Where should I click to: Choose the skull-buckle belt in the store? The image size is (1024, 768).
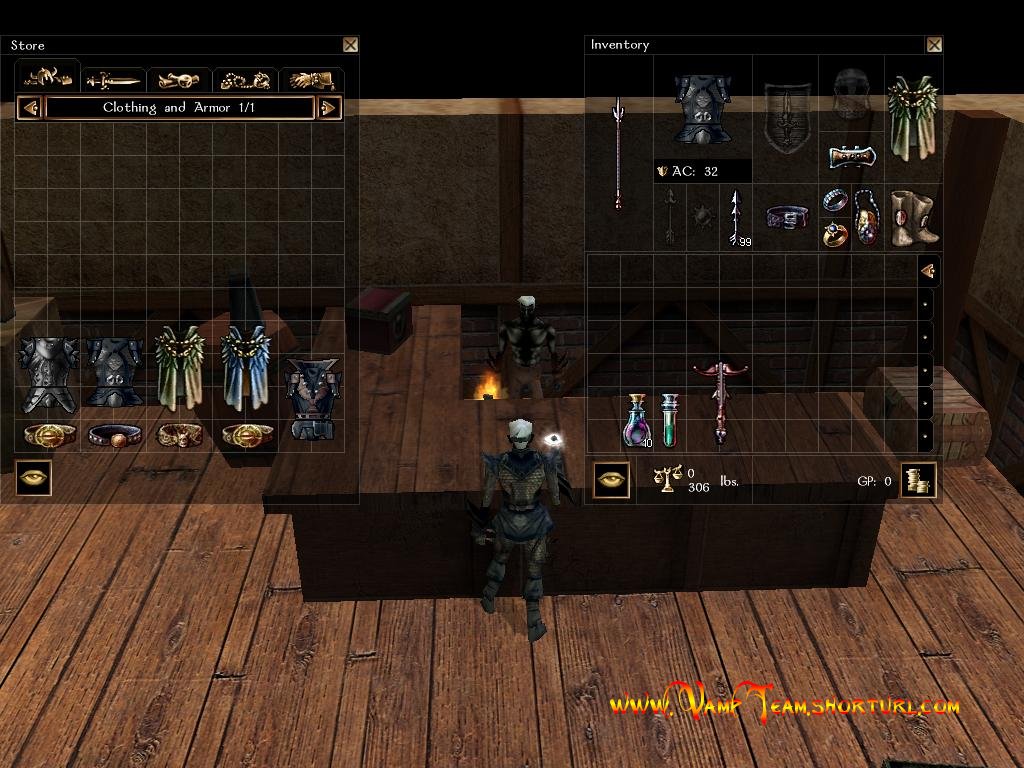(180, 436)
